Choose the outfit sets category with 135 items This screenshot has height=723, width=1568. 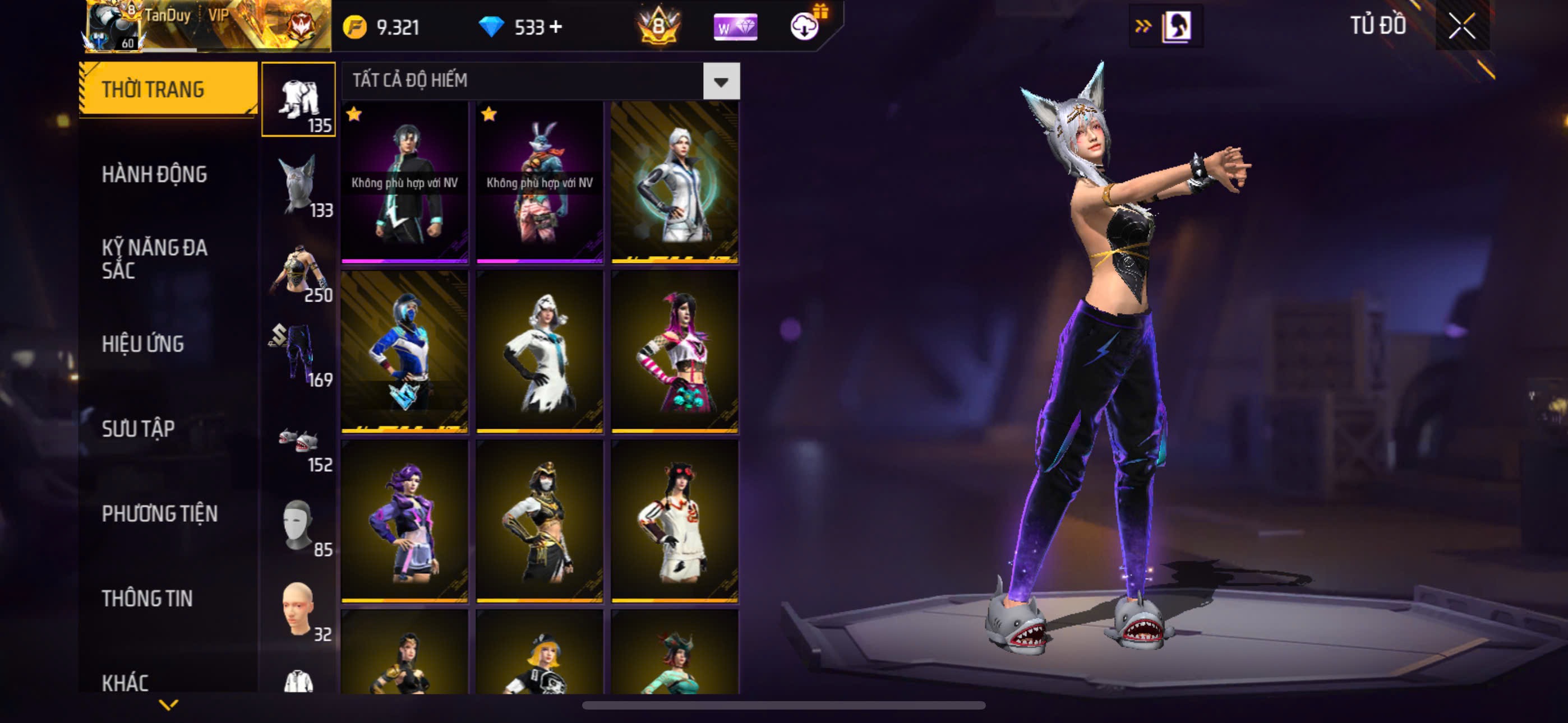point(298,99)
